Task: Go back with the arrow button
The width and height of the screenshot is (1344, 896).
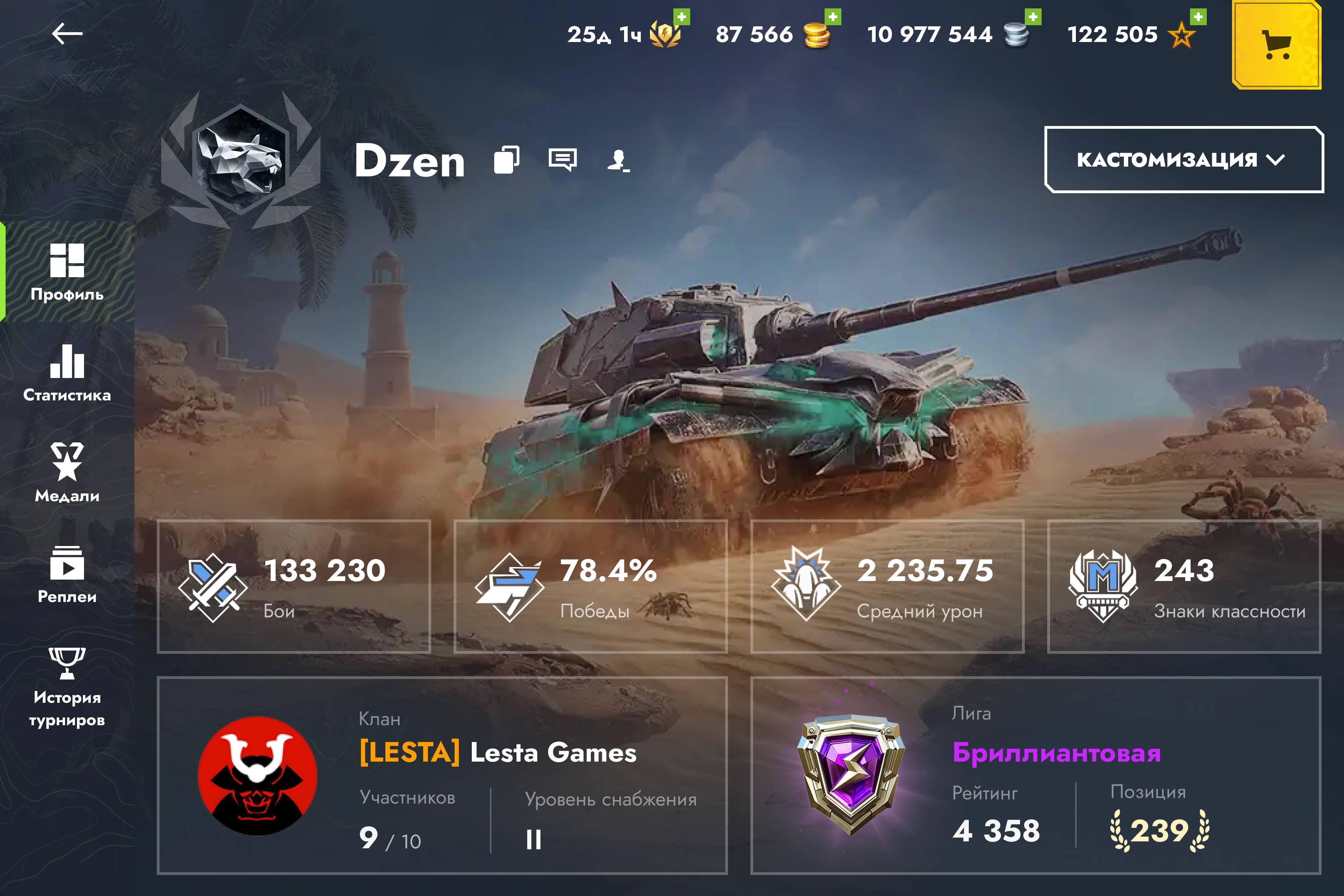Action: point(68,34)
